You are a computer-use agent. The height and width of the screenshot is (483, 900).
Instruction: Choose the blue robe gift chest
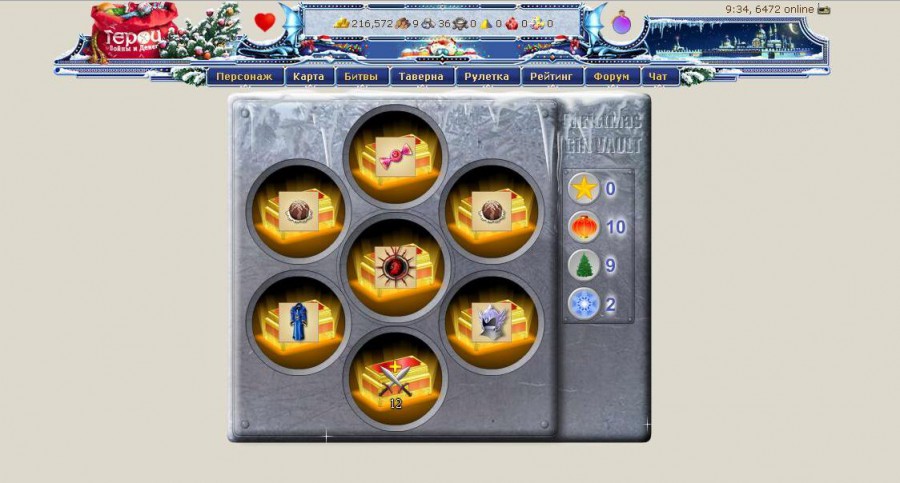pos(296,322)
